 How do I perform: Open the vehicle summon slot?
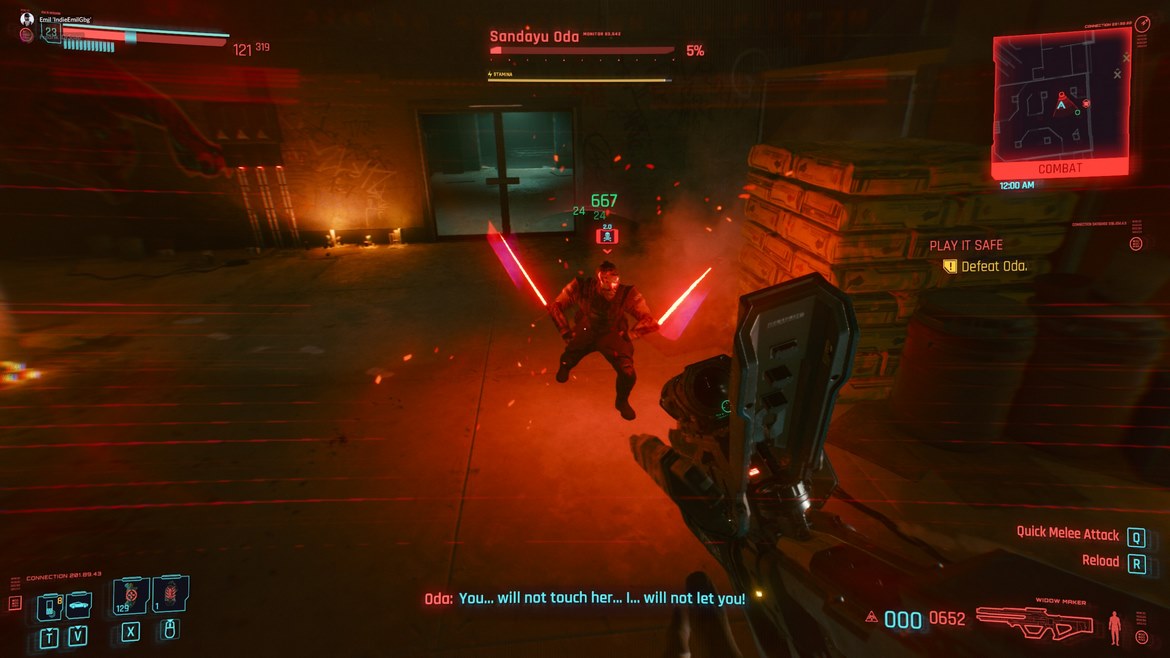pos(78,605)
